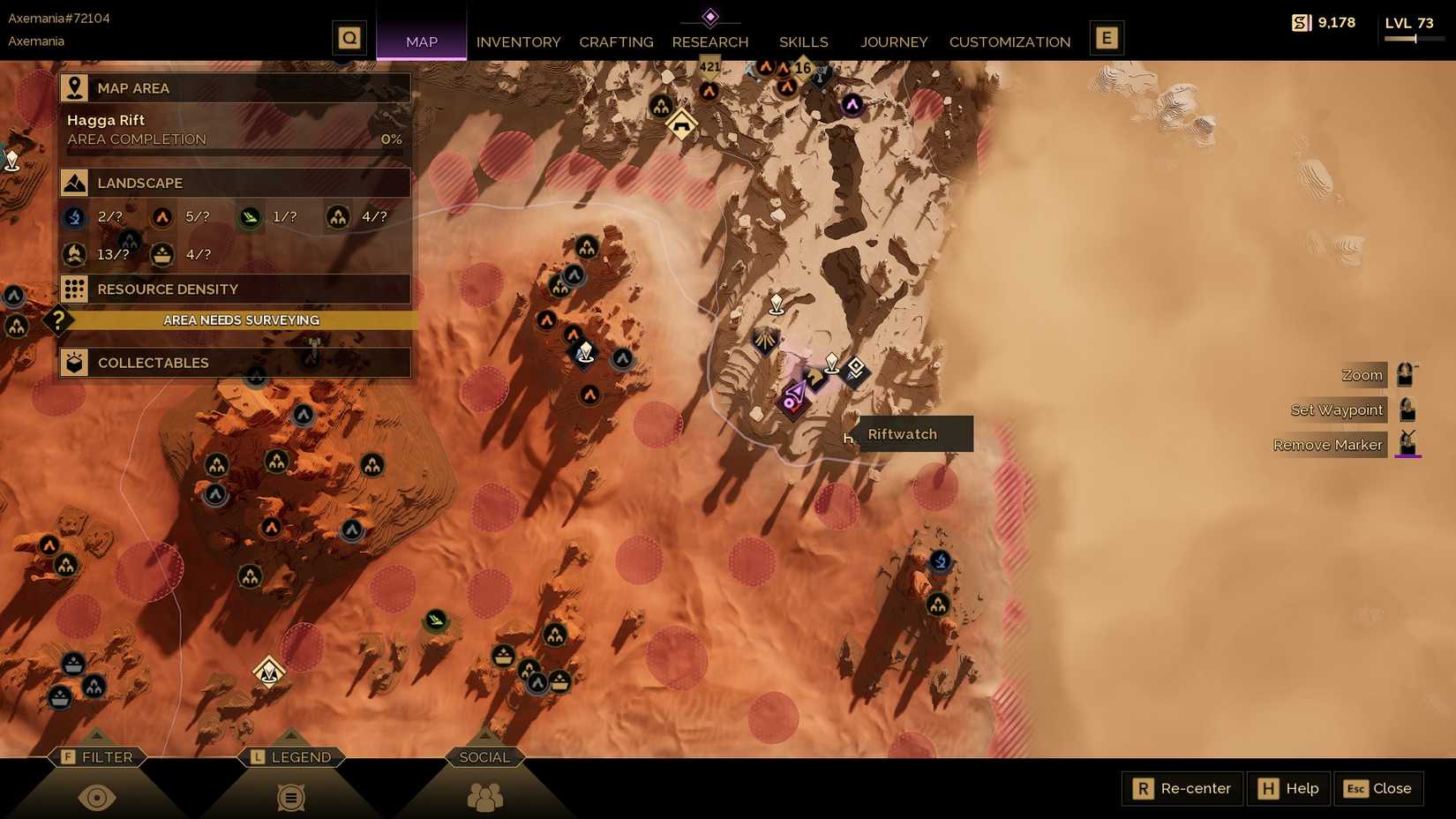The width and height of the screenshot is (1456, 819).
Task: Open the JOURNEY menu
Action: pyautogui.click(x=894, y=41)
